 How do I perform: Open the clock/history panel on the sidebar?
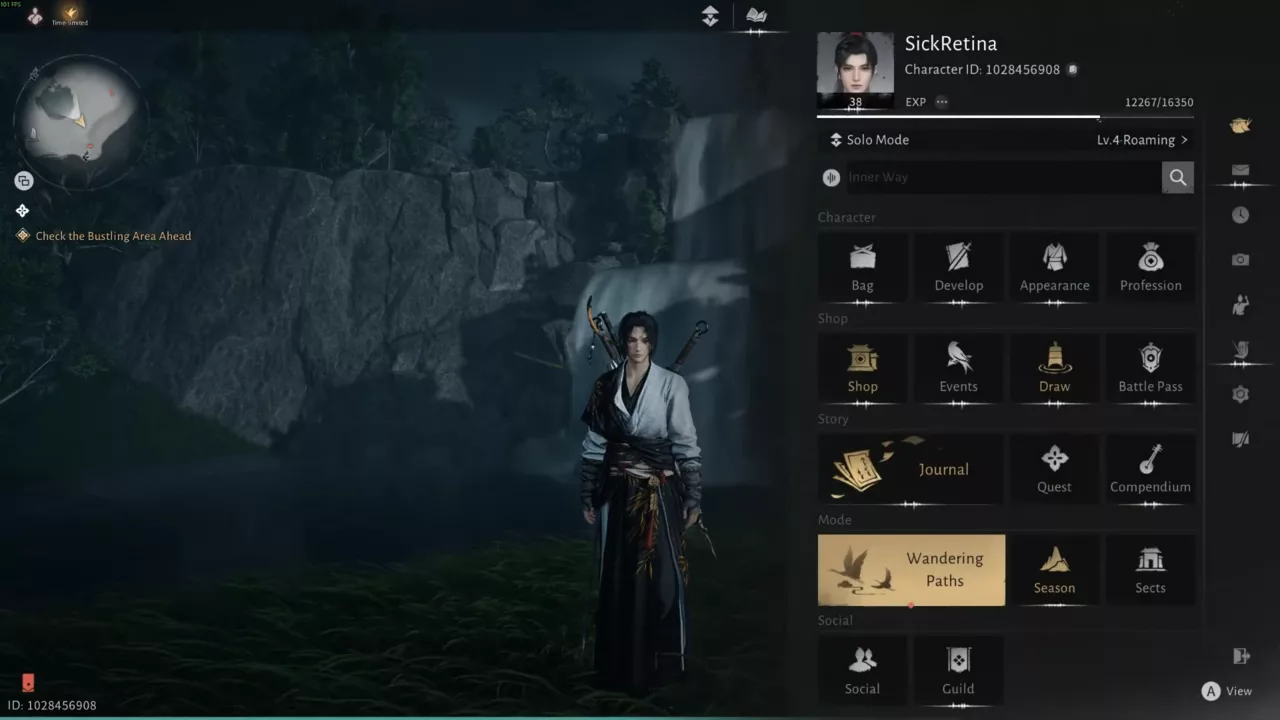click(x=1240, y=214)
